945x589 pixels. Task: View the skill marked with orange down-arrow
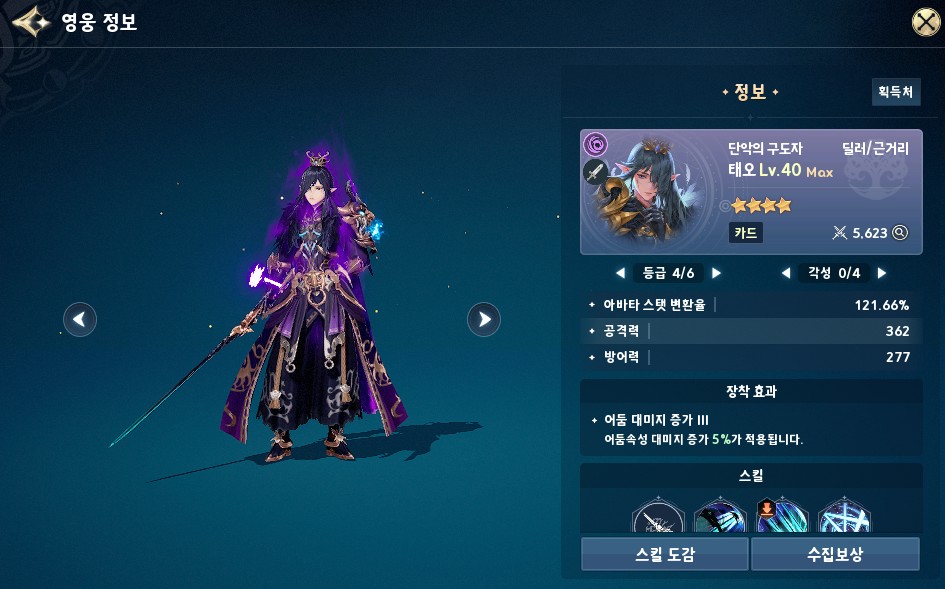781,518
